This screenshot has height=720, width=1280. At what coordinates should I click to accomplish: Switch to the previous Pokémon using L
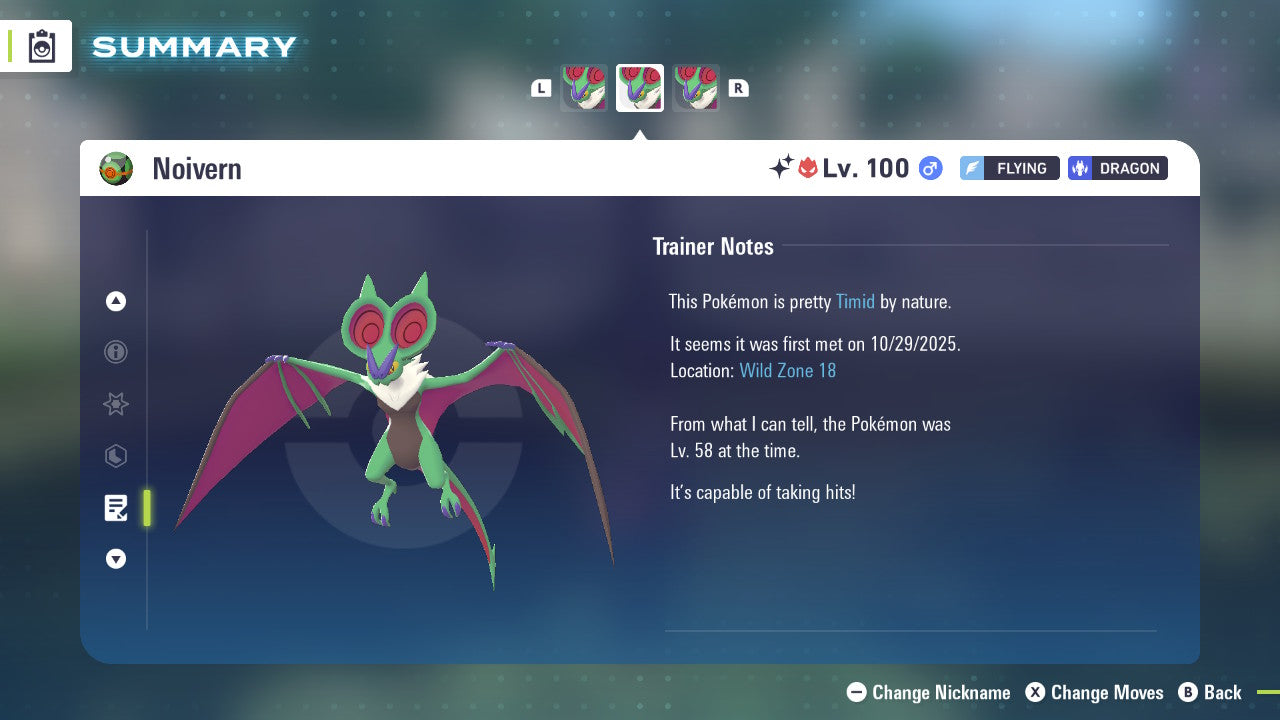coord(540,88)
